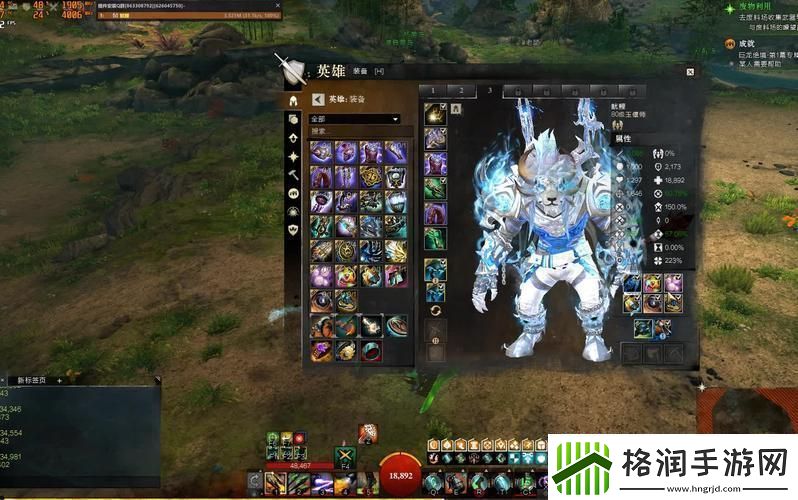The image size is (798, 500).
Task: Open the 新标签页 chat tab
Action: [33, 380]
